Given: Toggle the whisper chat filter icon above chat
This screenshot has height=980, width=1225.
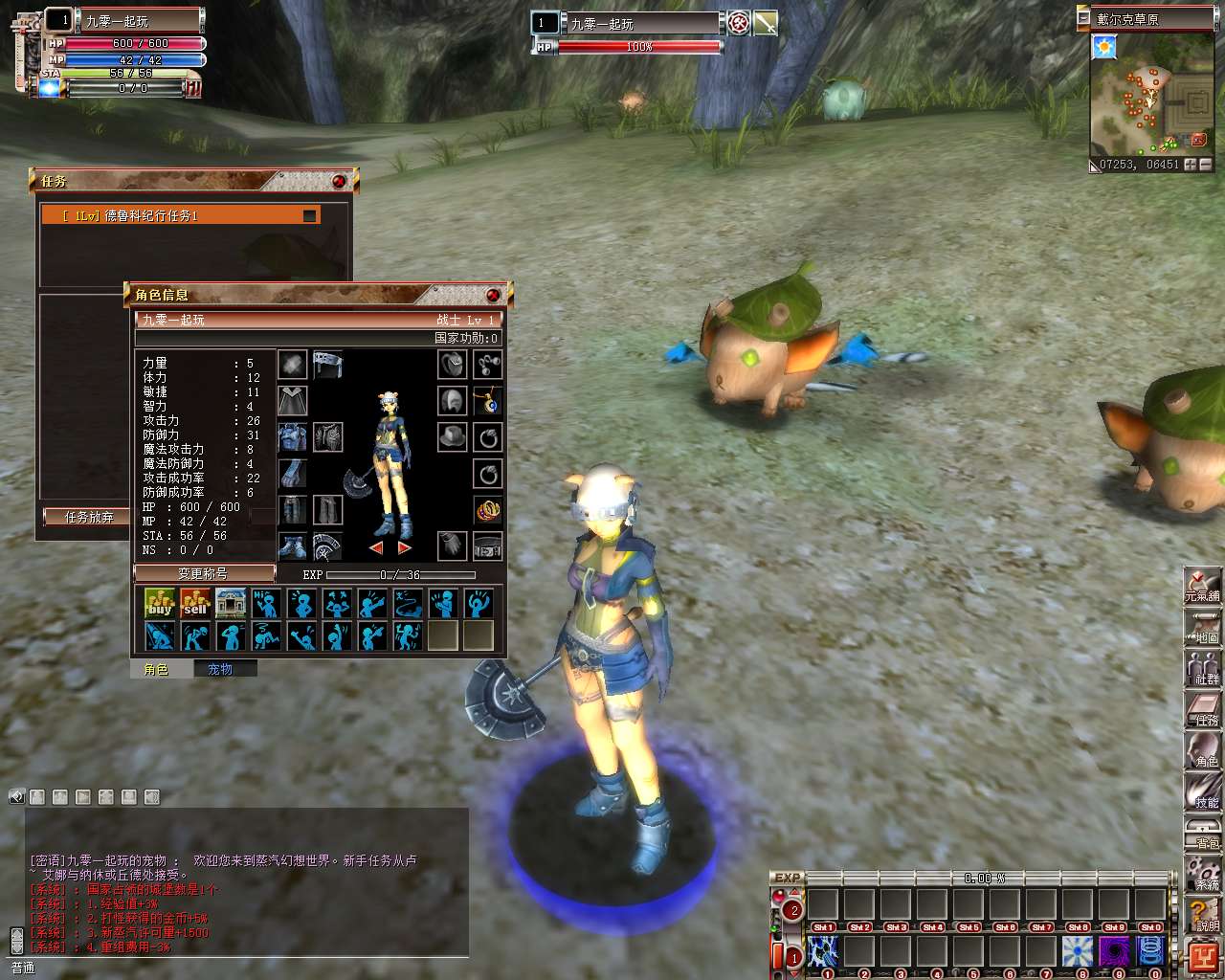Looking at the screenshot, I should coord(36,795).
